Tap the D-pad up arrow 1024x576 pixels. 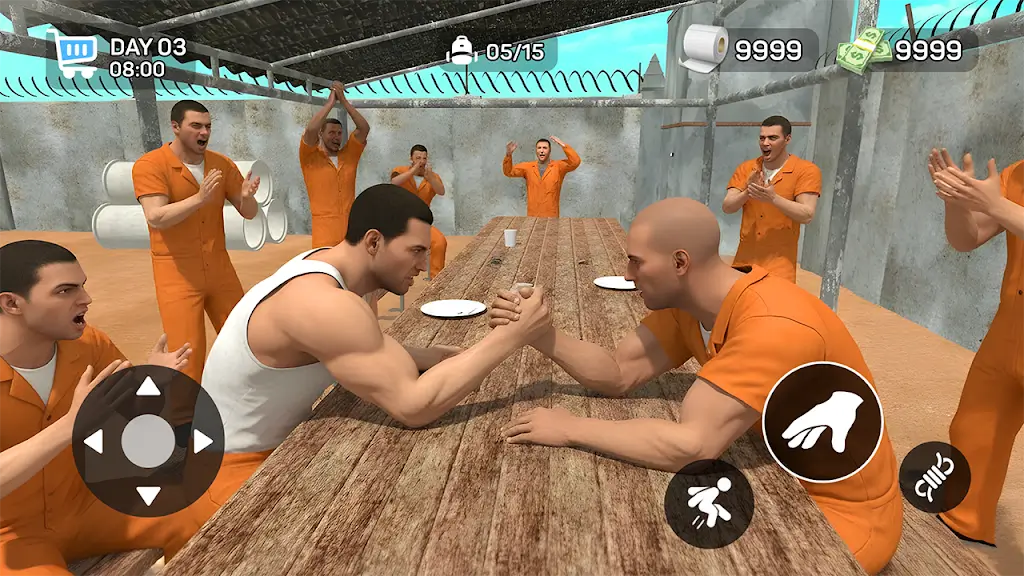(148, 386)
